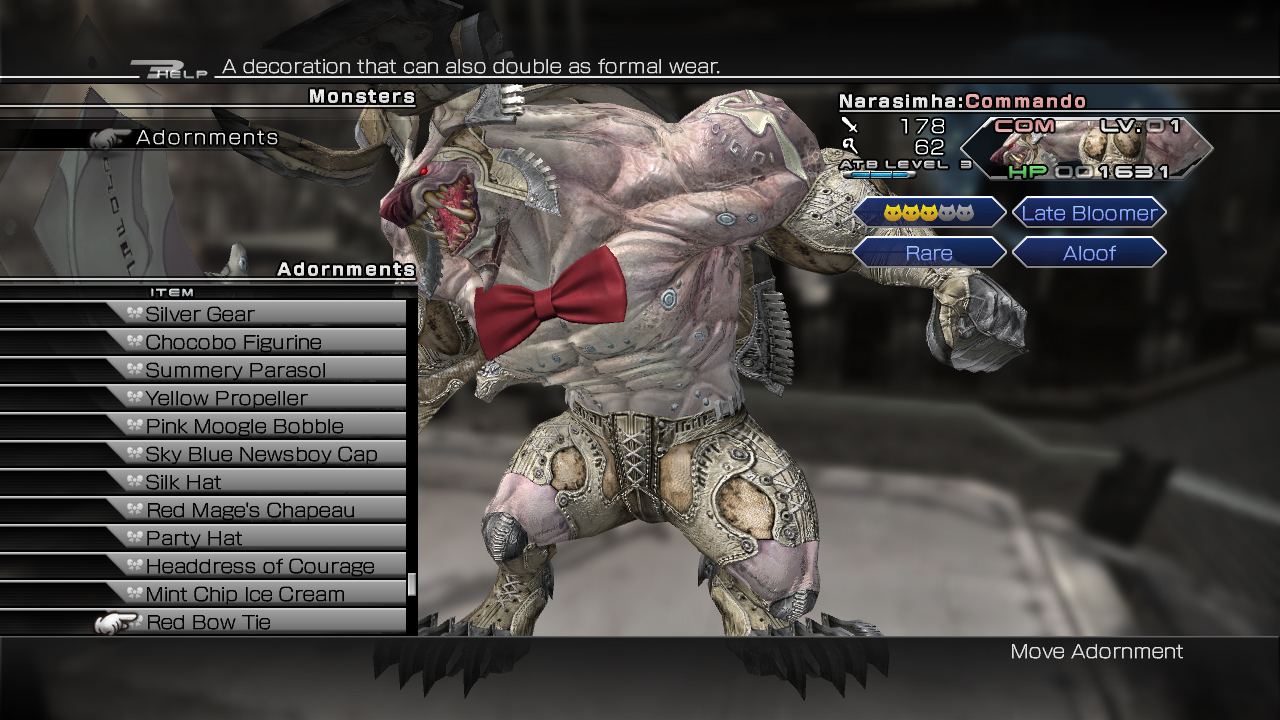
Task: Click the Aloof trait badge
Action: (1089, 253)
